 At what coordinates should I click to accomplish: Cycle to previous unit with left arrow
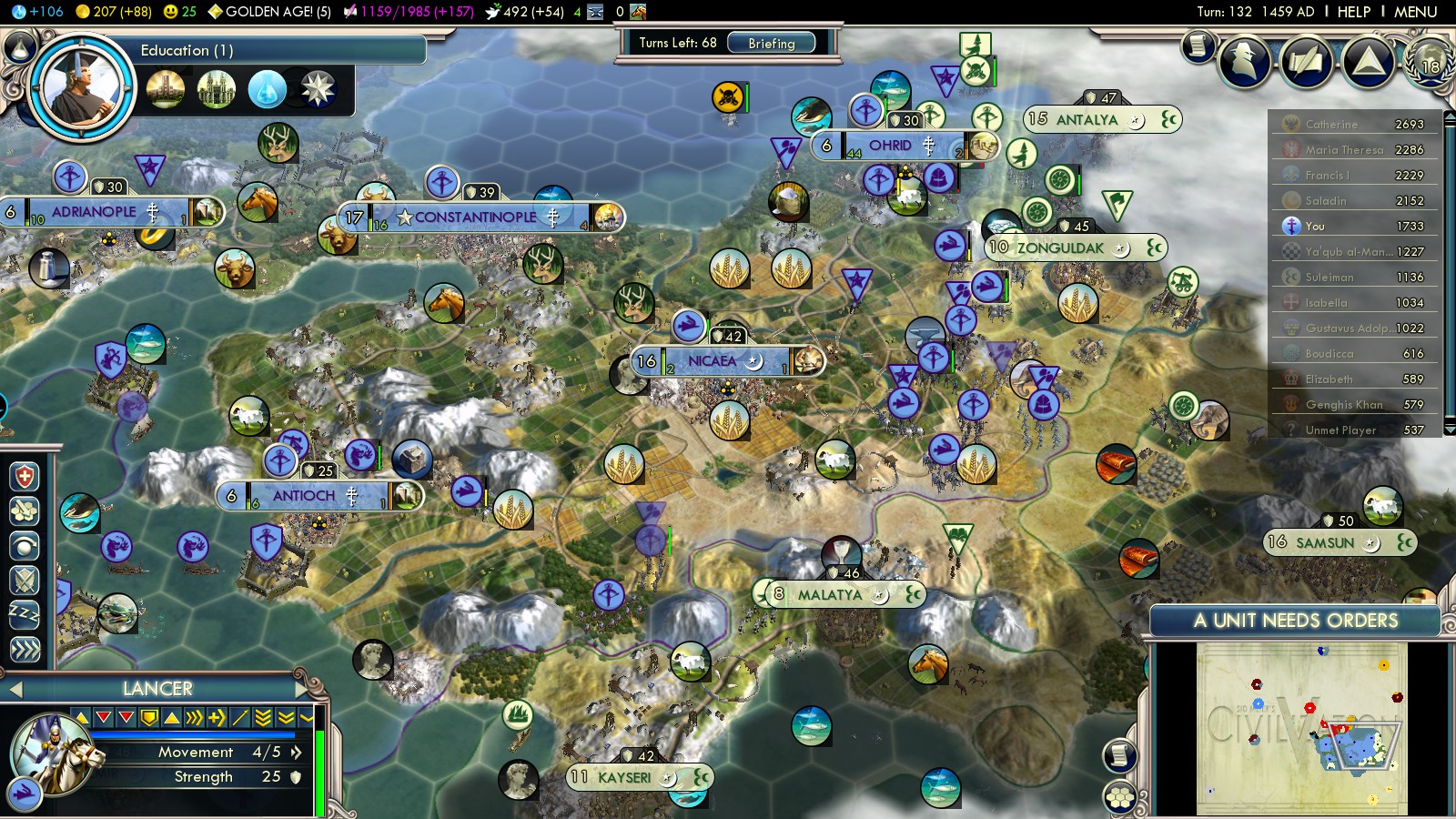coord(15,689)
